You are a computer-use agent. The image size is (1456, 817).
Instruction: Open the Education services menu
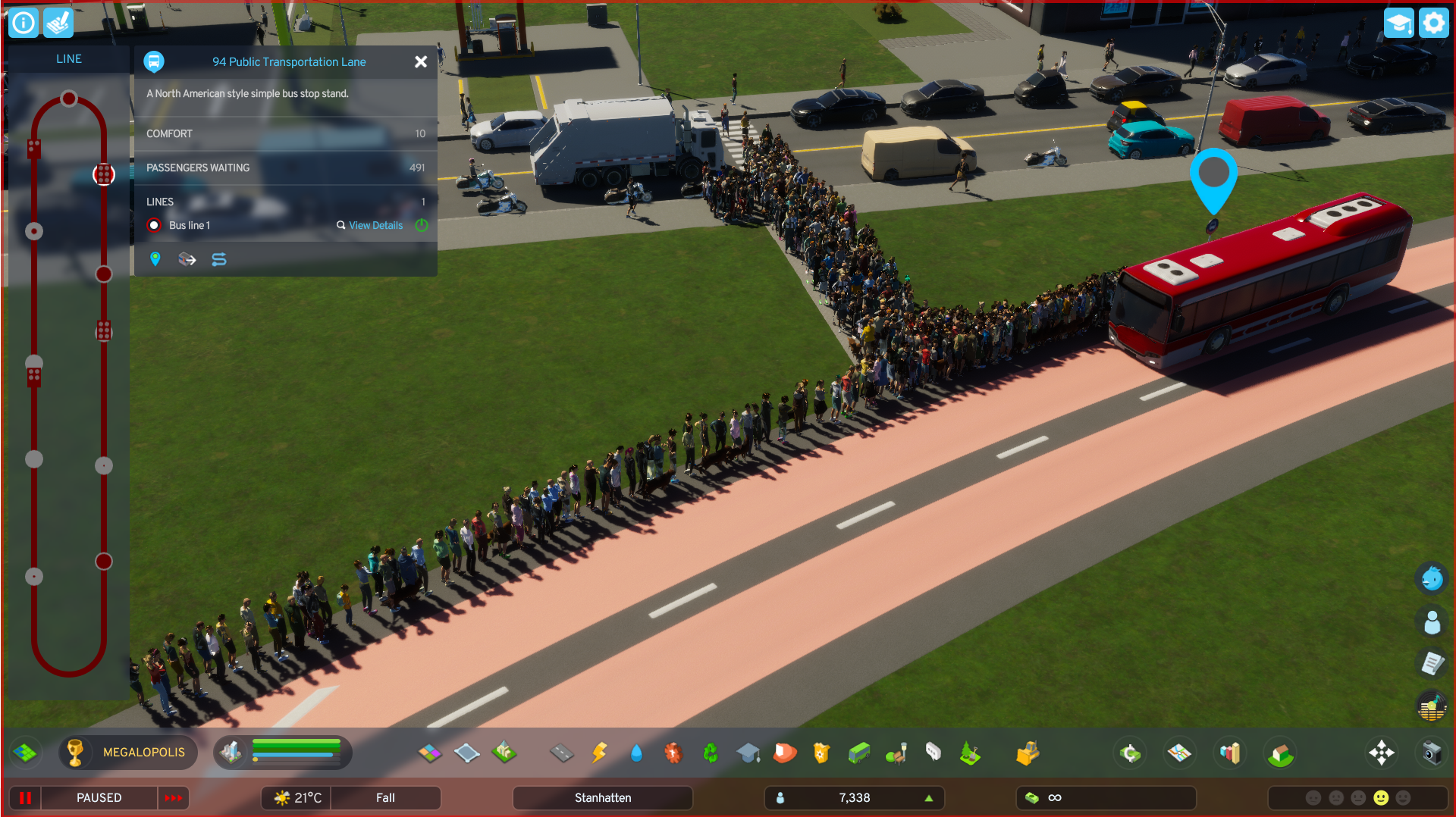748,753
